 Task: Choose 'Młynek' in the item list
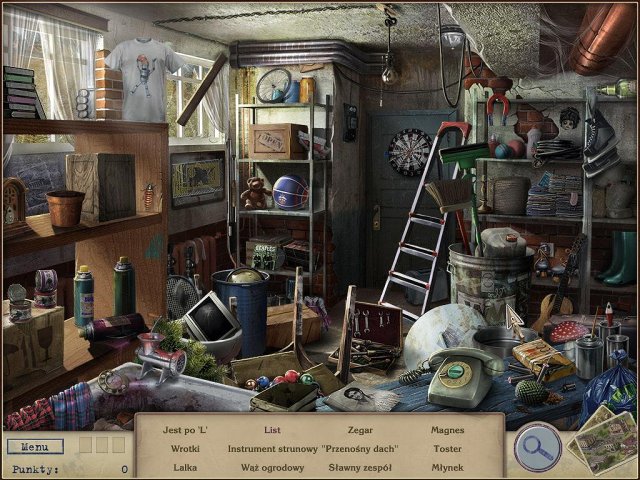(x=447, y=467)
